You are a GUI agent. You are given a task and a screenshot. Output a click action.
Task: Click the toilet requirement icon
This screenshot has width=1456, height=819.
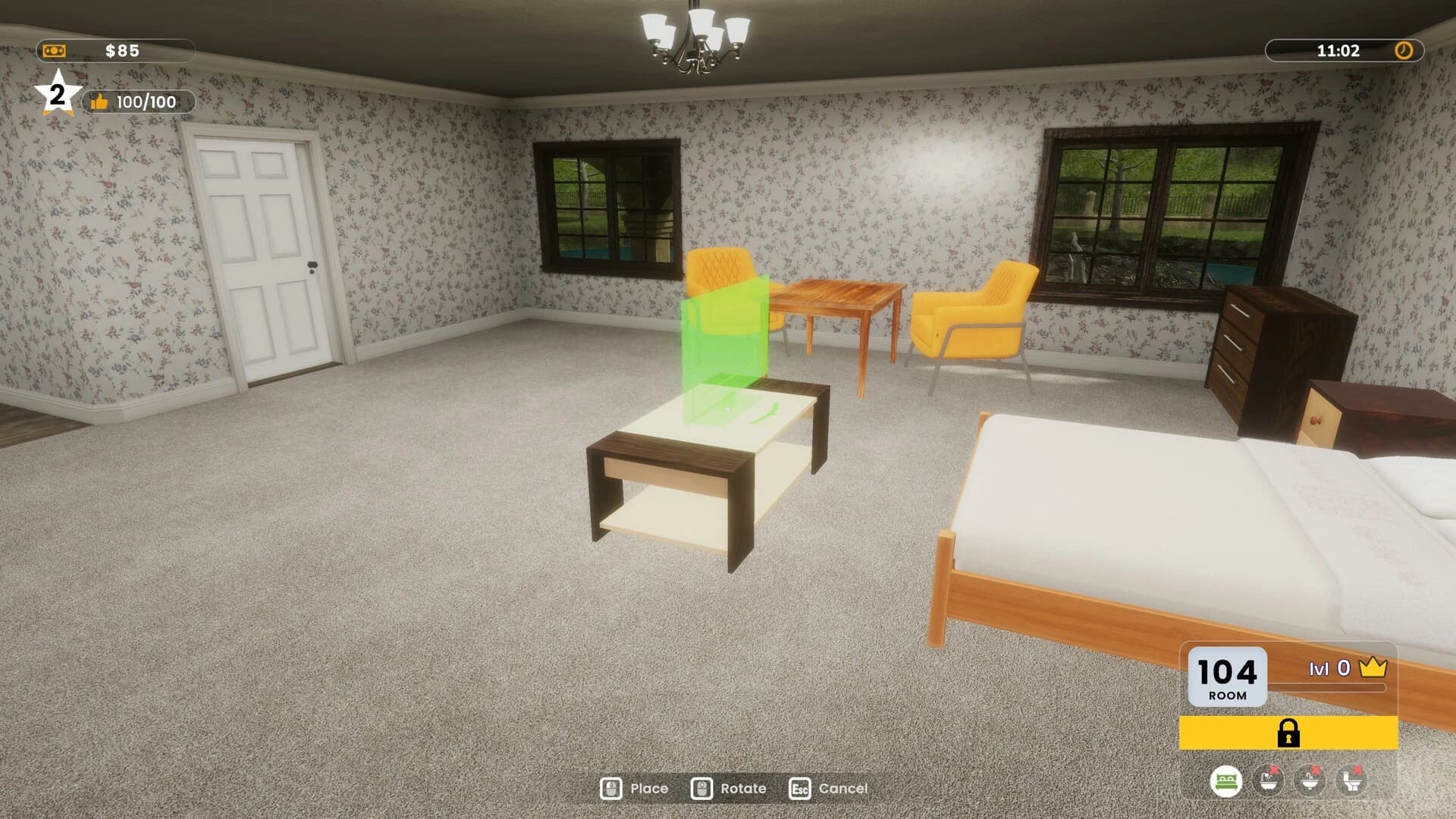[1353, 780]
